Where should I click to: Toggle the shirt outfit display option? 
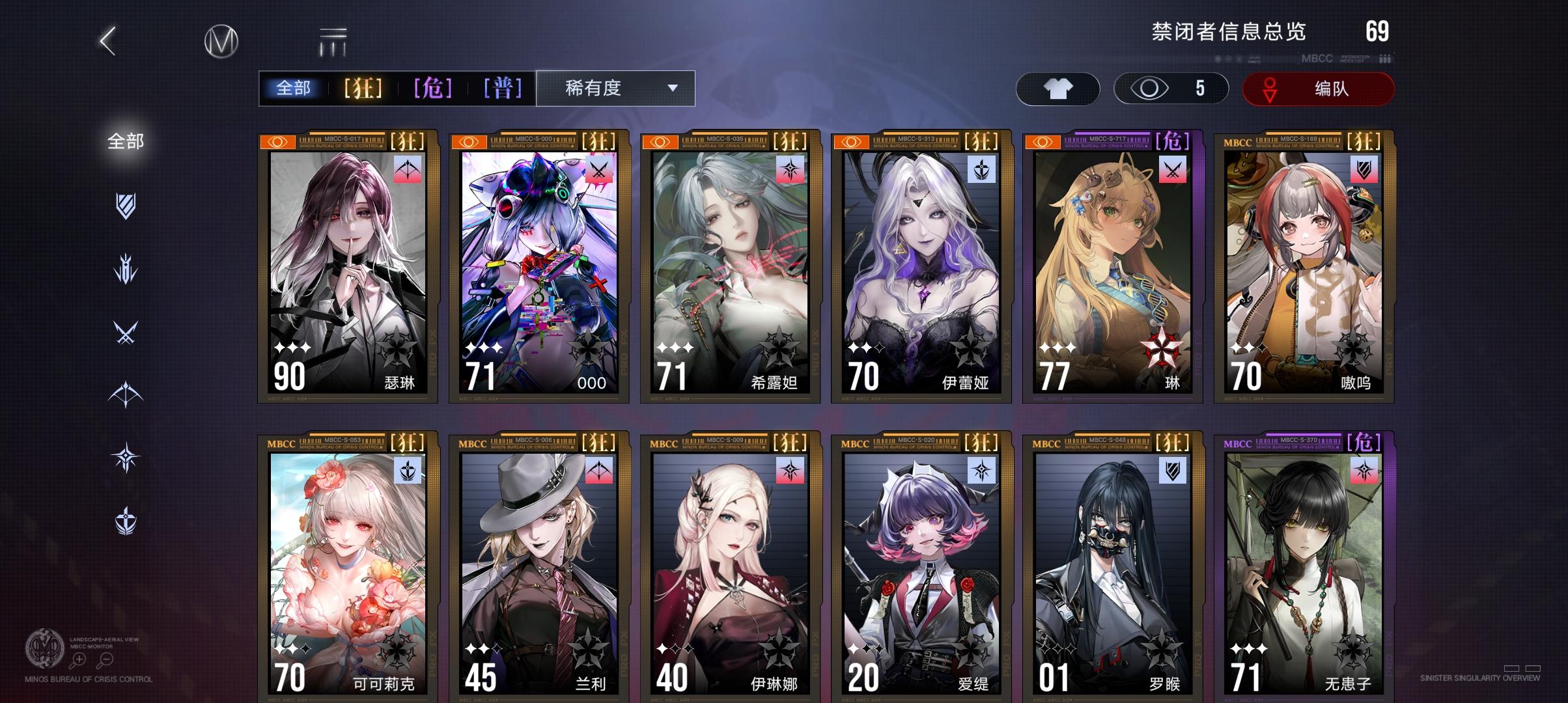[1058, 89]
